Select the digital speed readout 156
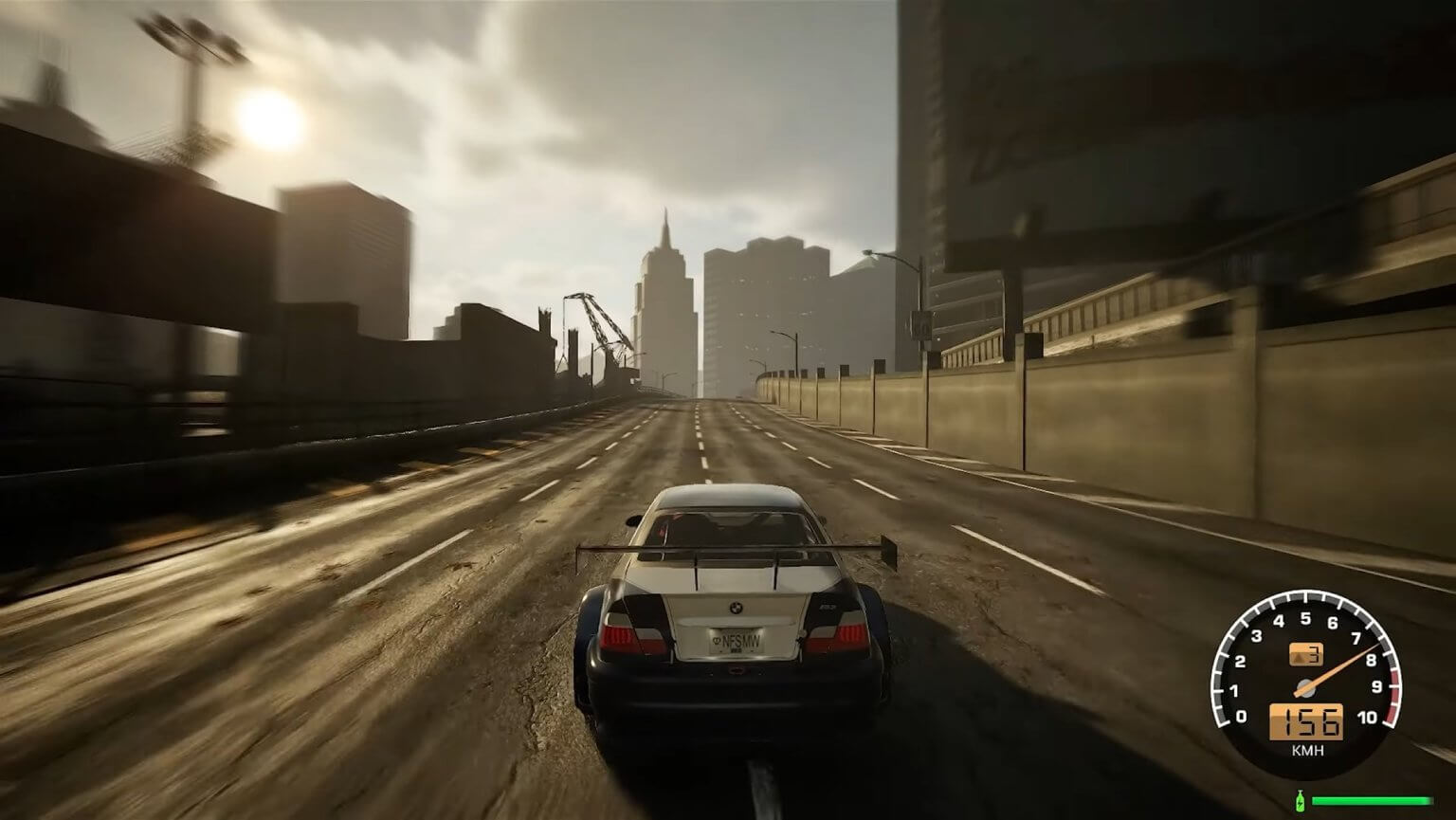Image resolution: width=1456 pixels, height=820 pixels. 1304,721
